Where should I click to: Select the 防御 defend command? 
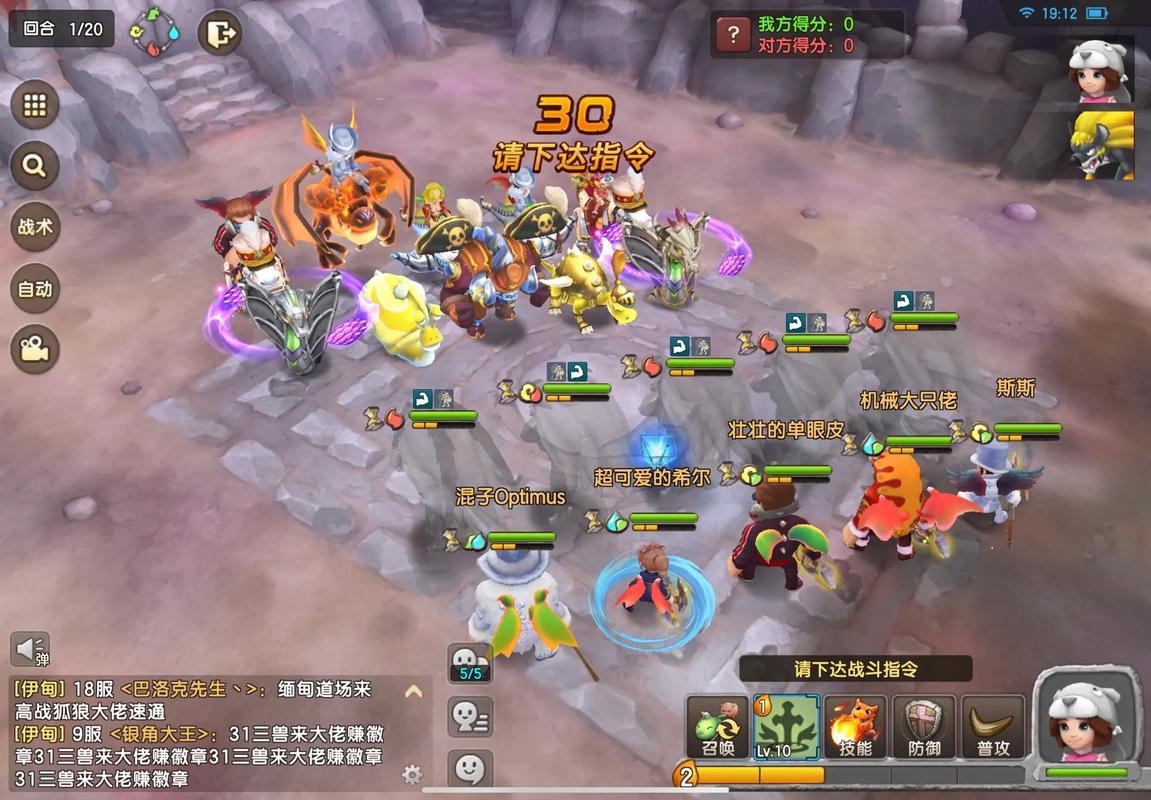pyautogui.click(x=924, y=728)
